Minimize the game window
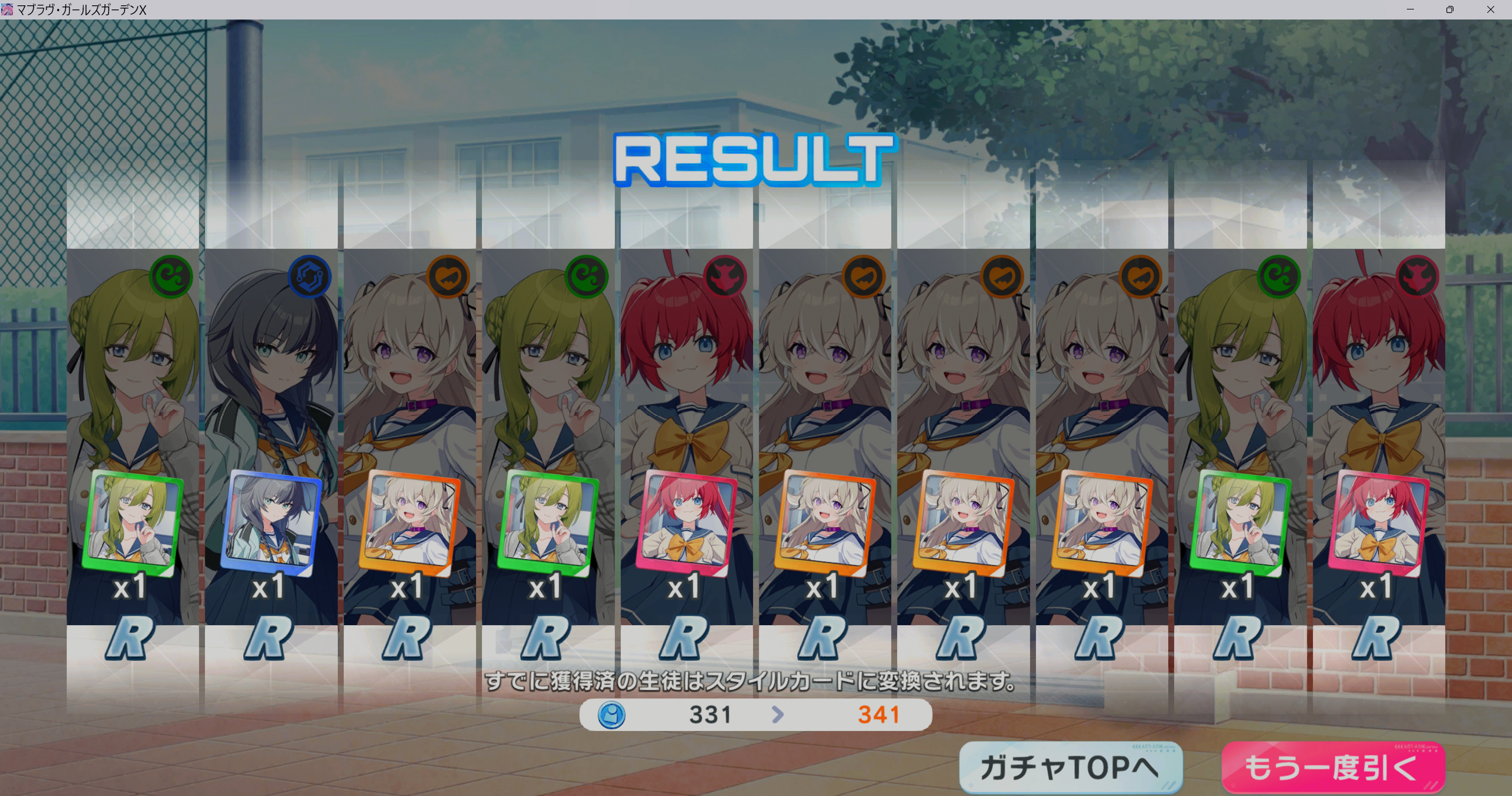Viewport: 1512px width, 796px height. coord(1410,9)
